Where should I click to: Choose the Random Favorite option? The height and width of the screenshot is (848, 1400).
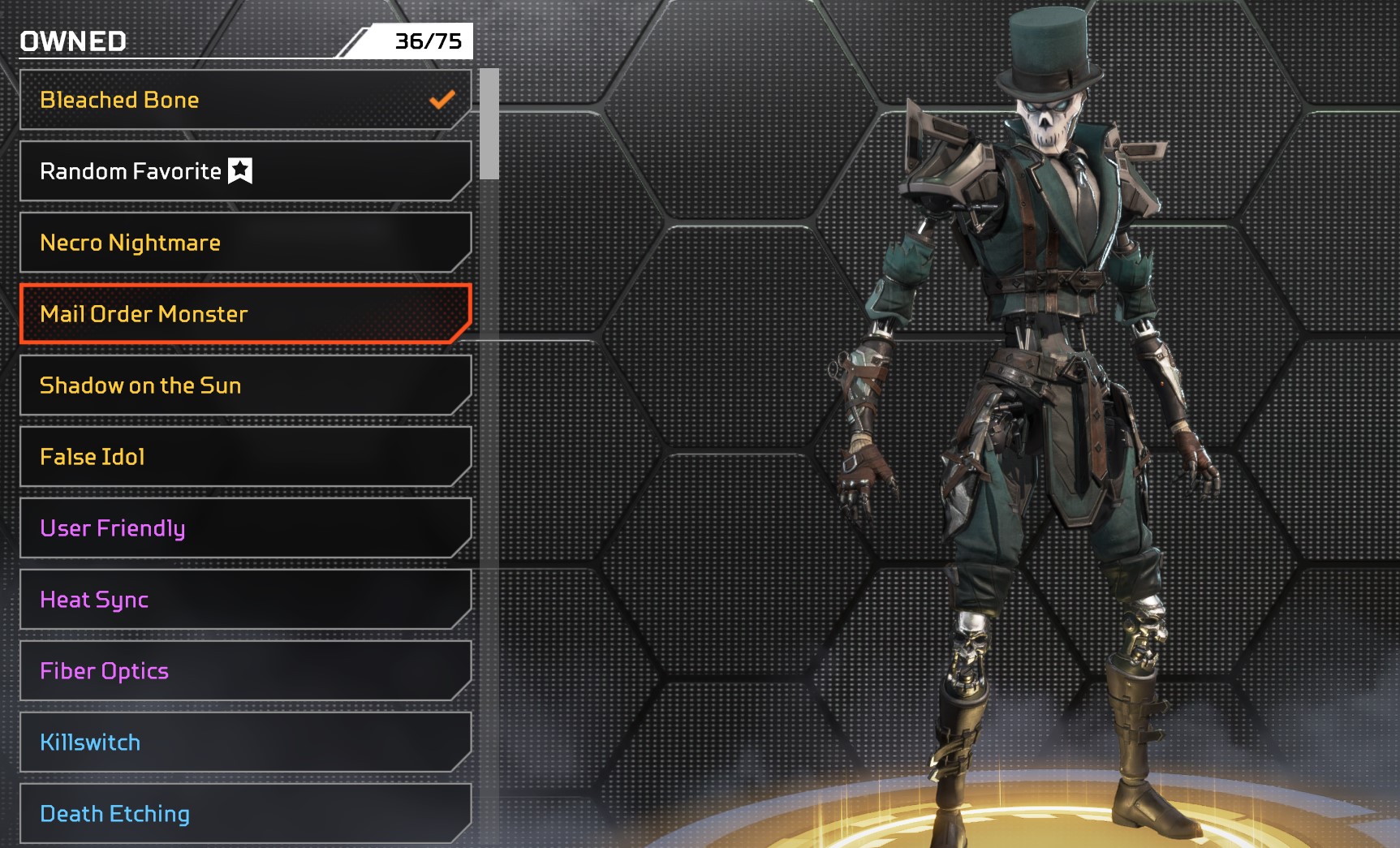(243, 171)
